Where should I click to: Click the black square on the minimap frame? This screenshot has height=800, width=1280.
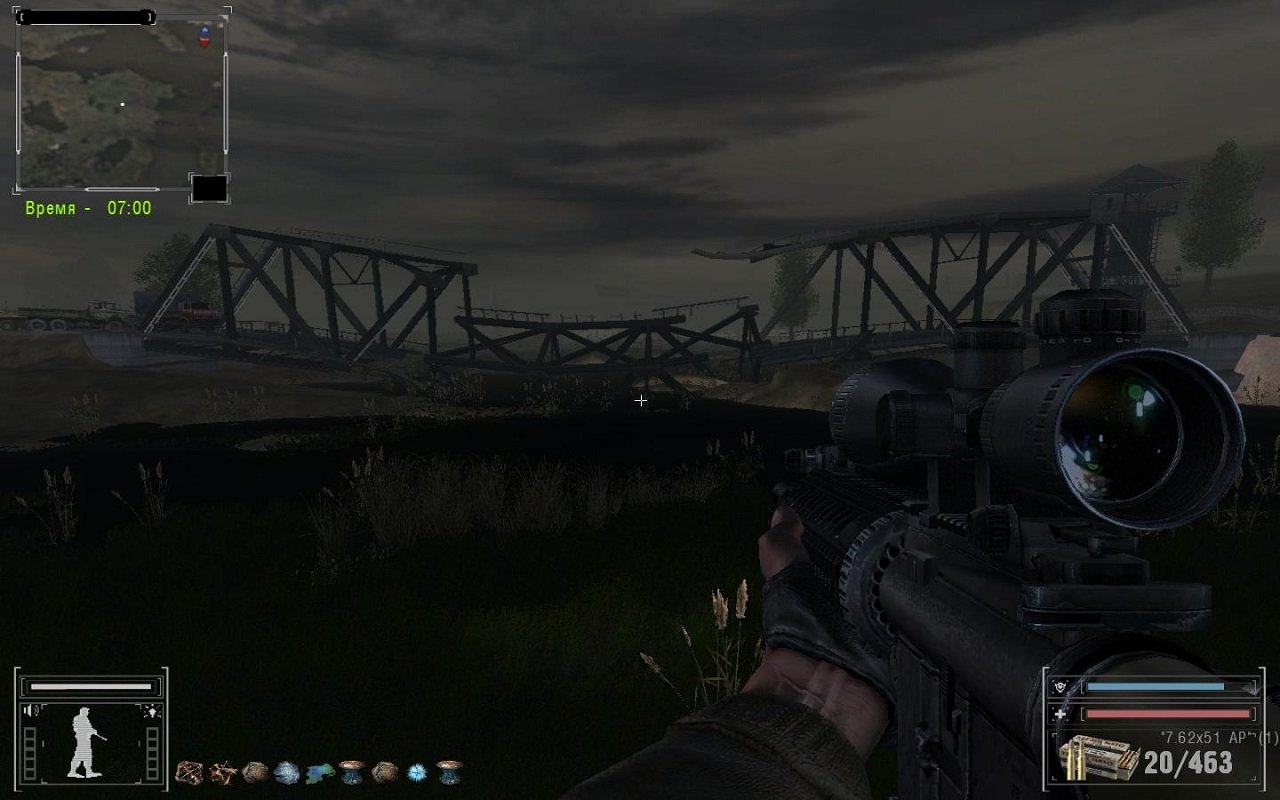[209, 188]
